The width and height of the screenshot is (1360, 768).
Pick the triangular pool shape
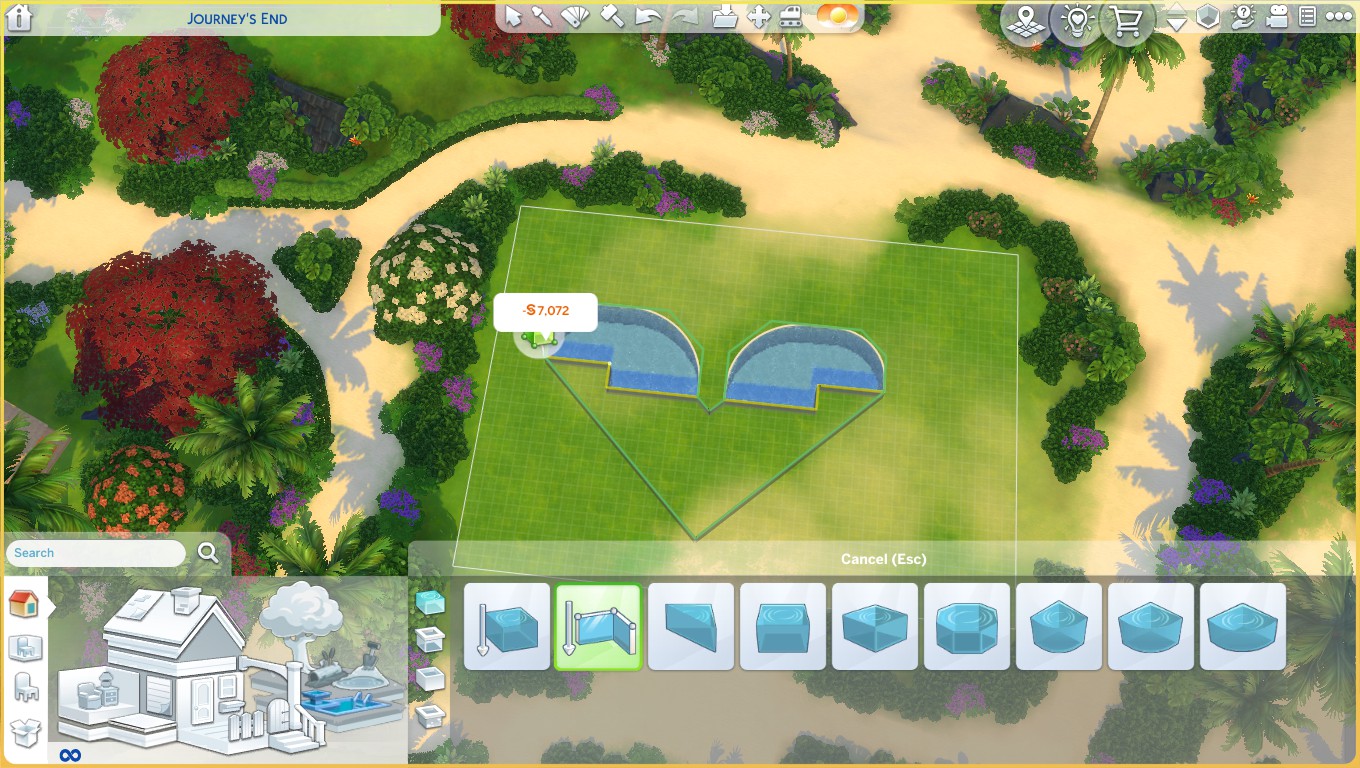(690, 627)
